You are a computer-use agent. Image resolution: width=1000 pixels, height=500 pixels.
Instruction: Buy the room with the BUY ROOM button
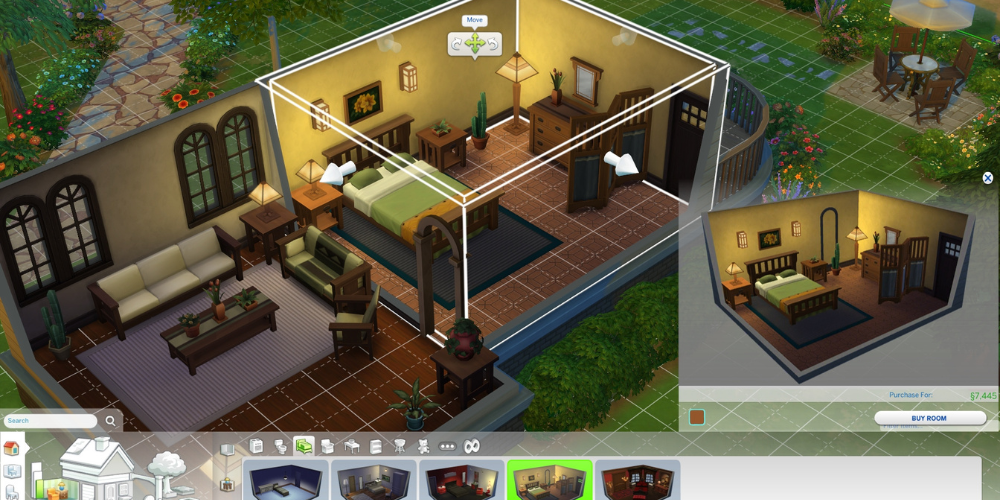pyautogui.click(x=929, y=418)
